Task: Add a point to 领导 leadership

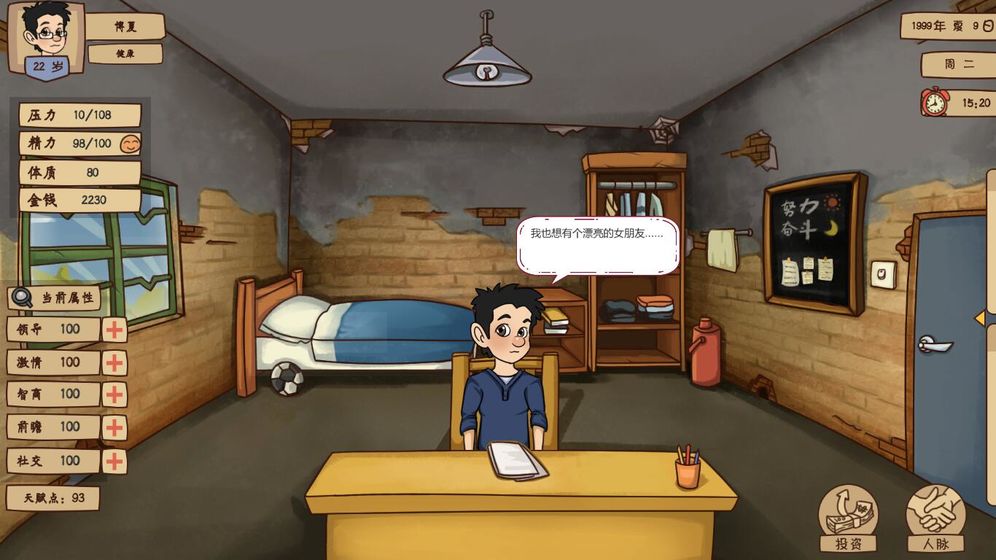Action: [115, 330]
